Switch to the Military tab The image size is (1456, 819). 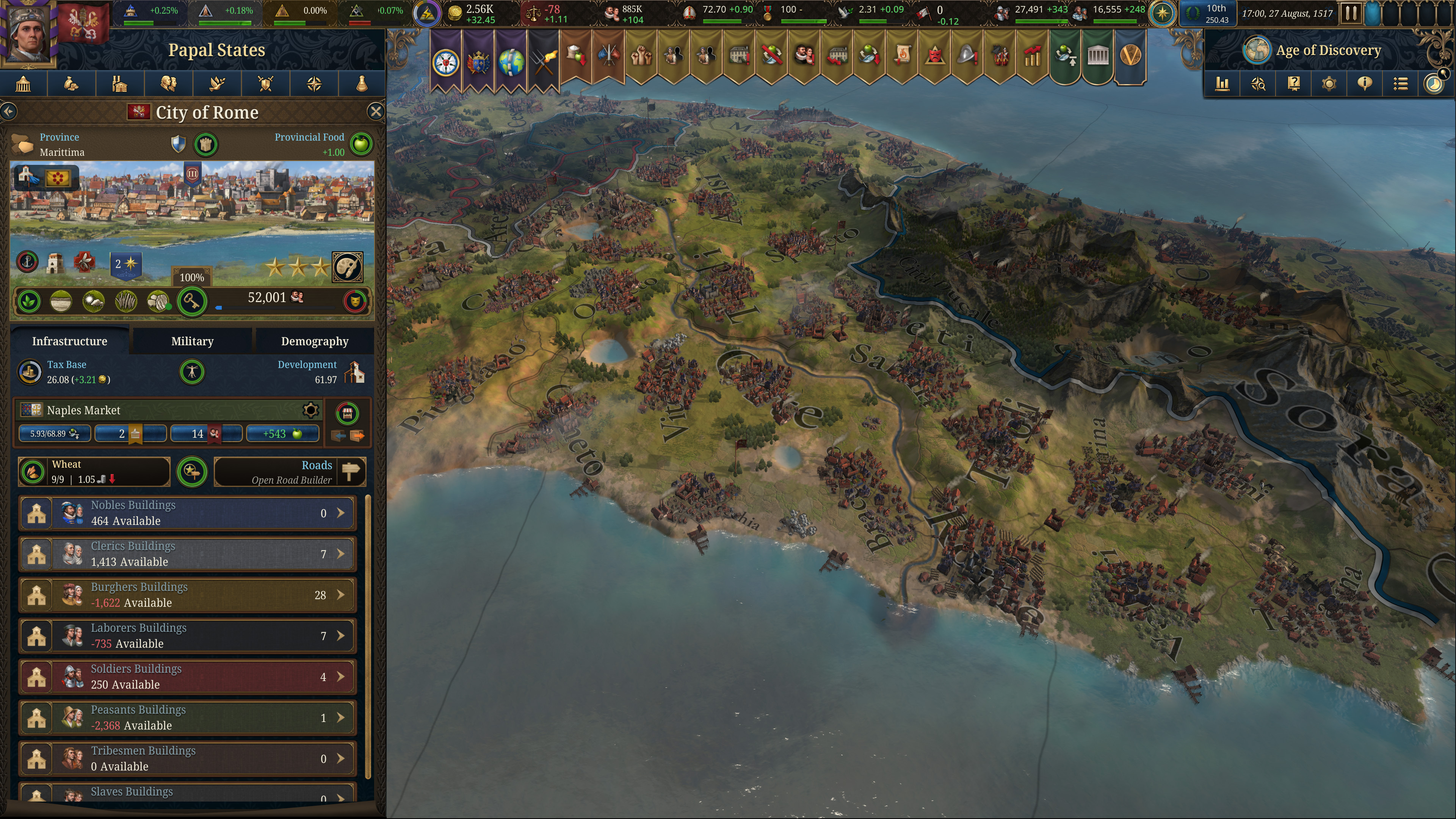pyautogui.click(x=191, y=341)
